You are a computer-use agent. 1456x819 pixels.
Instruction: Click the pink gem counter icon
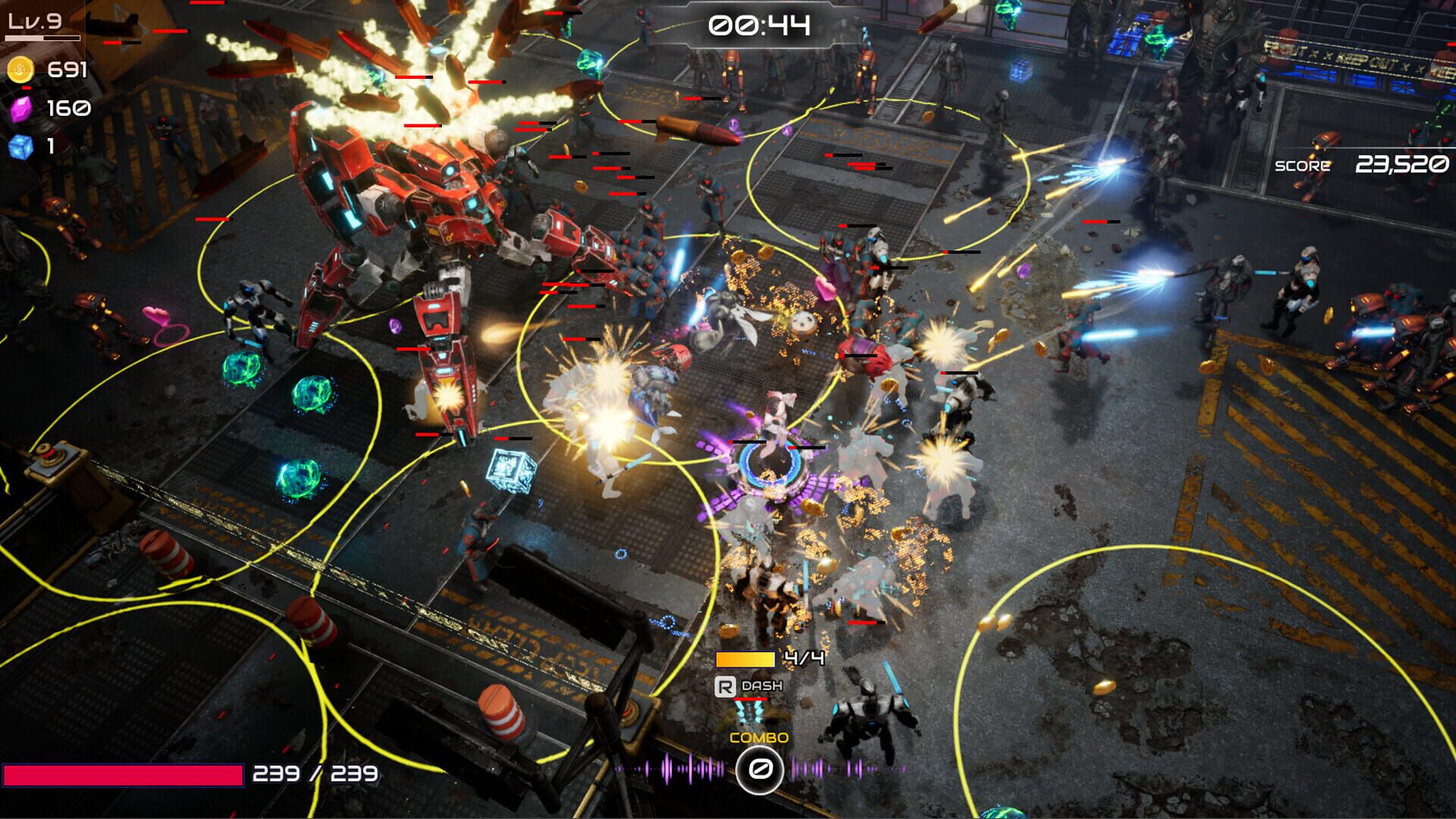pyautogui.click(x=23, y=108)
